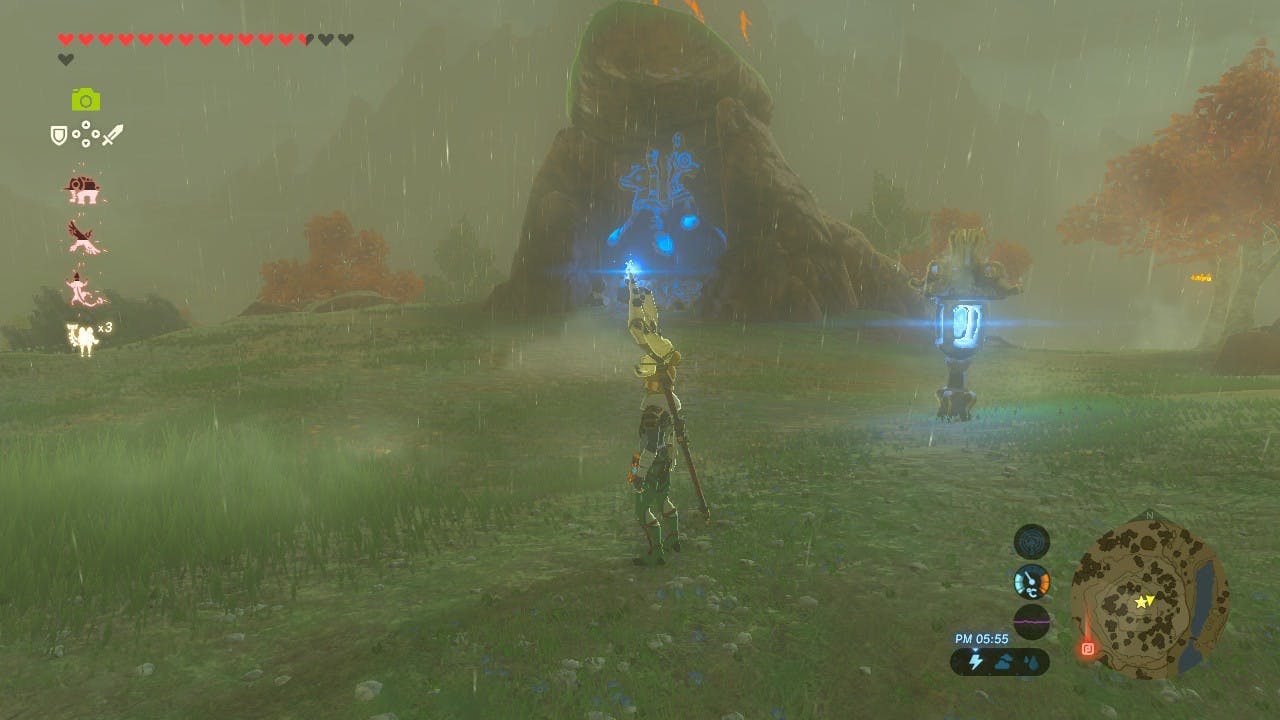Screen dimensions: 1280x720
Task: Click the sword quick-select icon
Action: 112,135
